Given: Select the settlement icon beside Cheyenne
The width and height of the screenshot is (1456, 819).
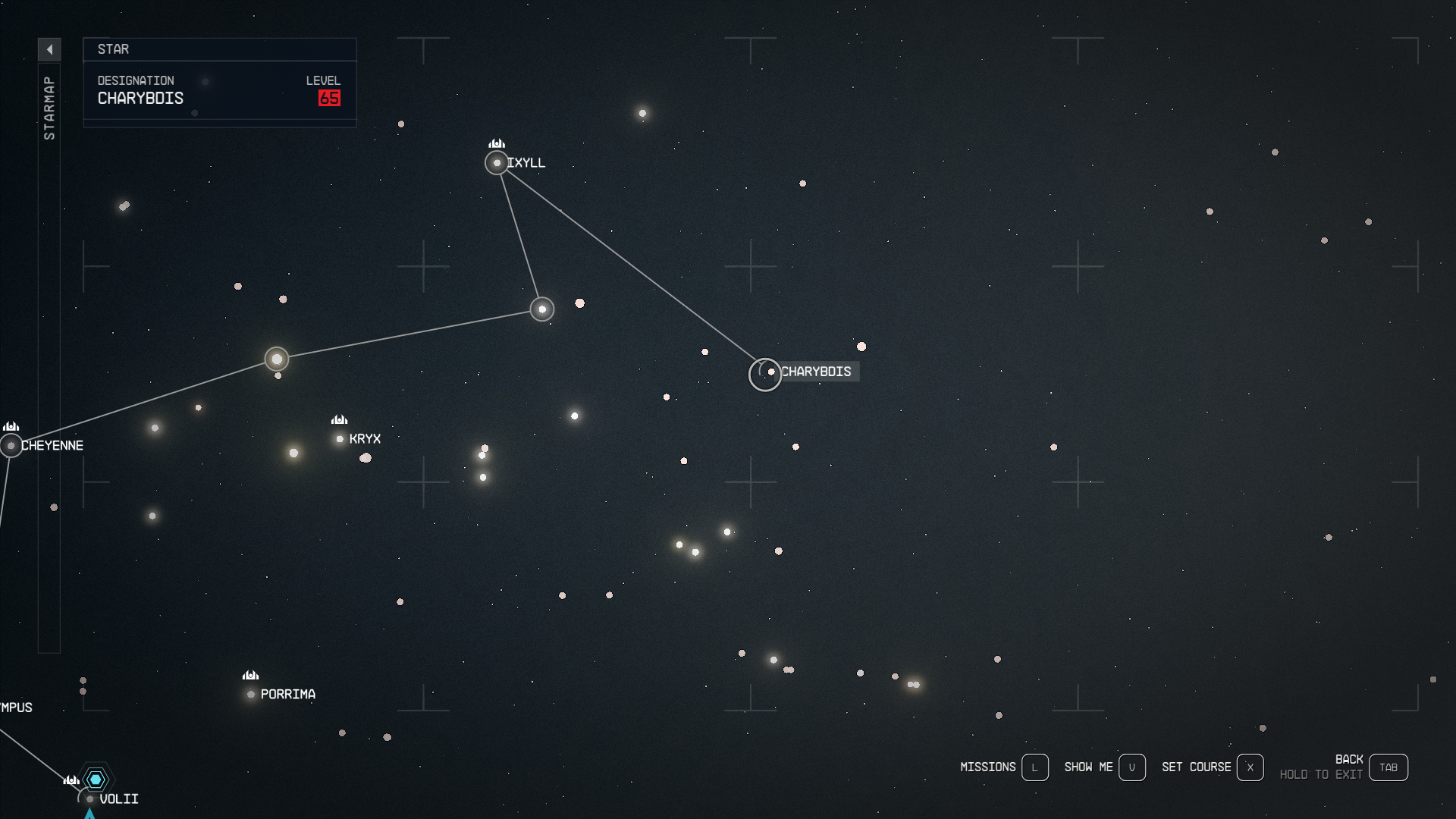Looking at the screenshot, I should (12, 426).
